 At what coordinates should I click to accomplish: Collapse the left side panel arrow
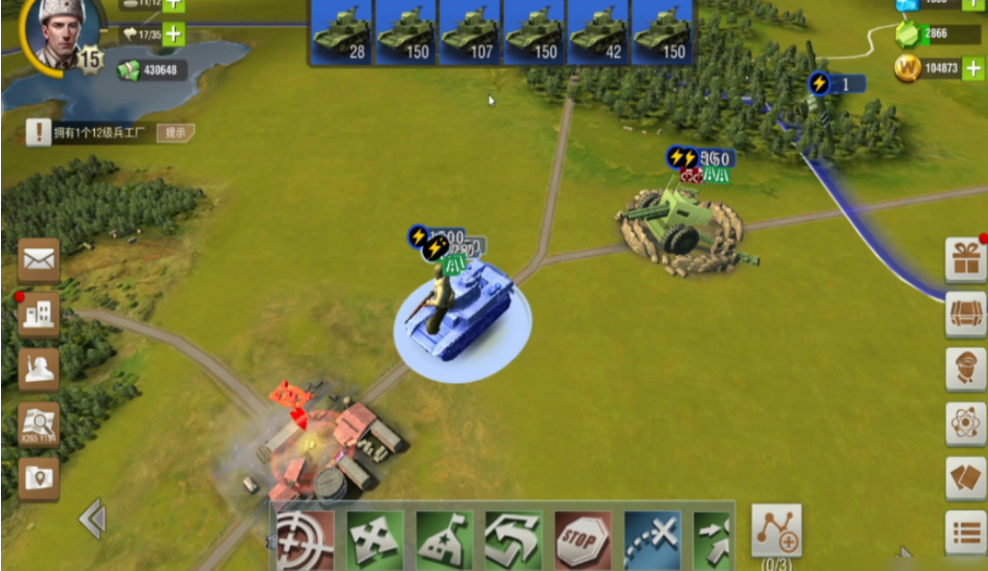coord(92,519)
